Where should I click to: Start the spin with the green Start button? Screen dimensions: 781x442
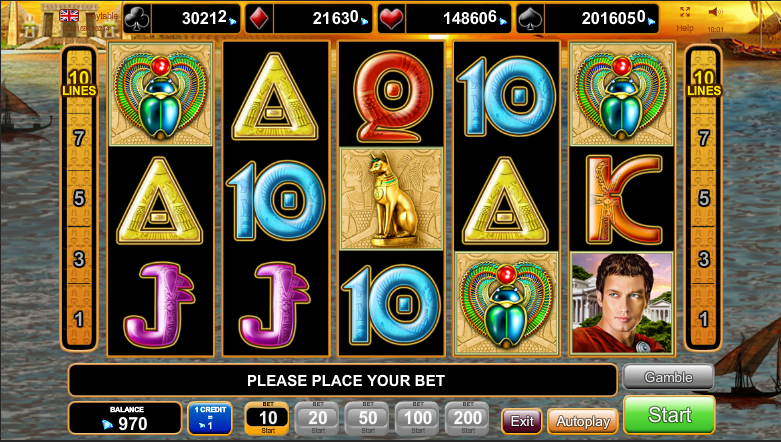click(x=669, y=415)
